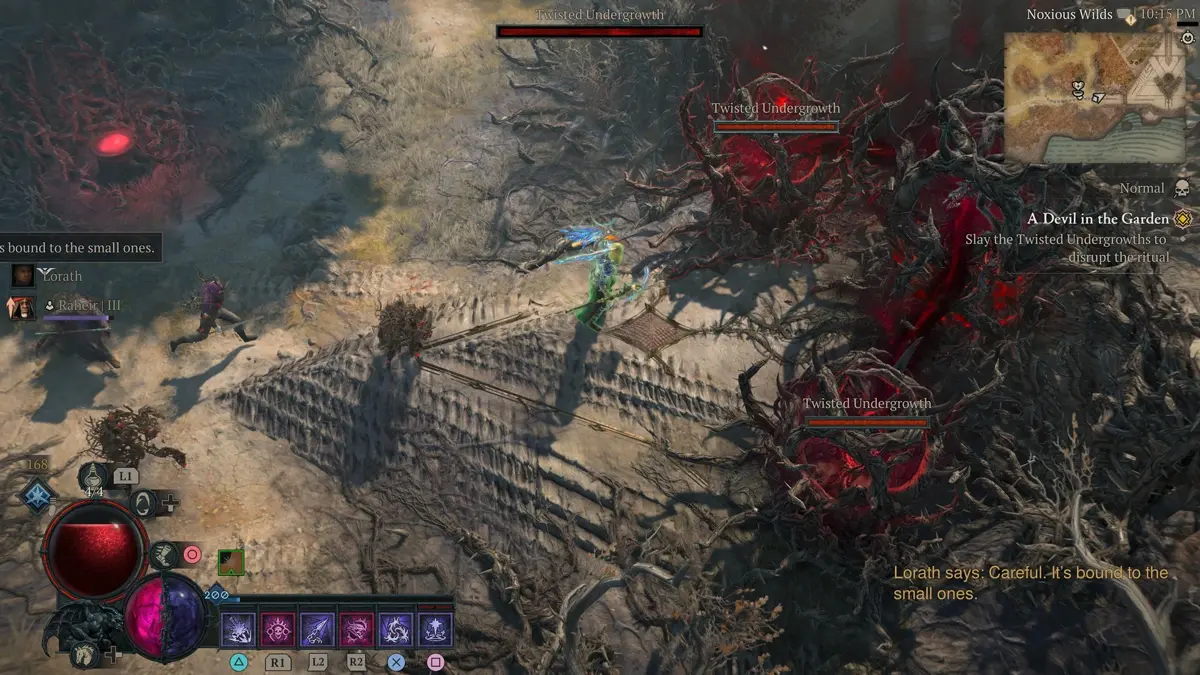This screenshot has height=675, width=1200.
Task: Trigger the red serpent skill slot
Action: point(357,629)
